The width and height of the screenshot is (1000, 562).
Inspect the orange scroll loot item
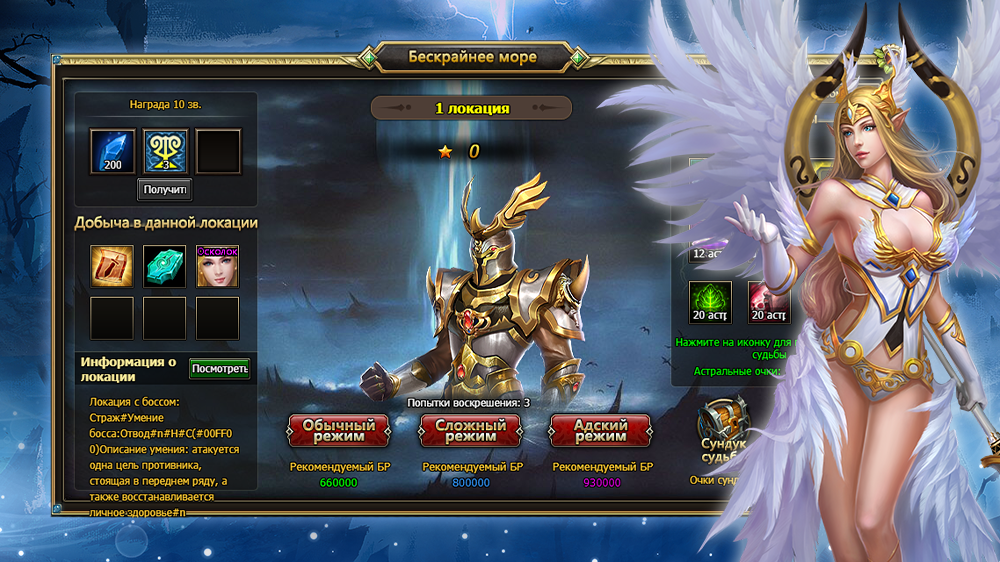click(112, 266)
